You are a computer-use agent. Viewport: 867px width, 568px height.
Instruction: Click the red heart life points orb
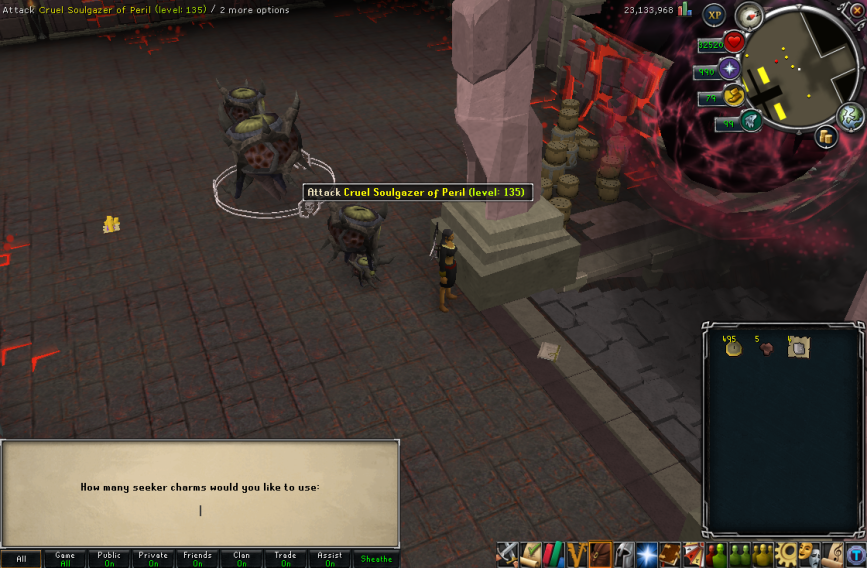tap(735, 43)
